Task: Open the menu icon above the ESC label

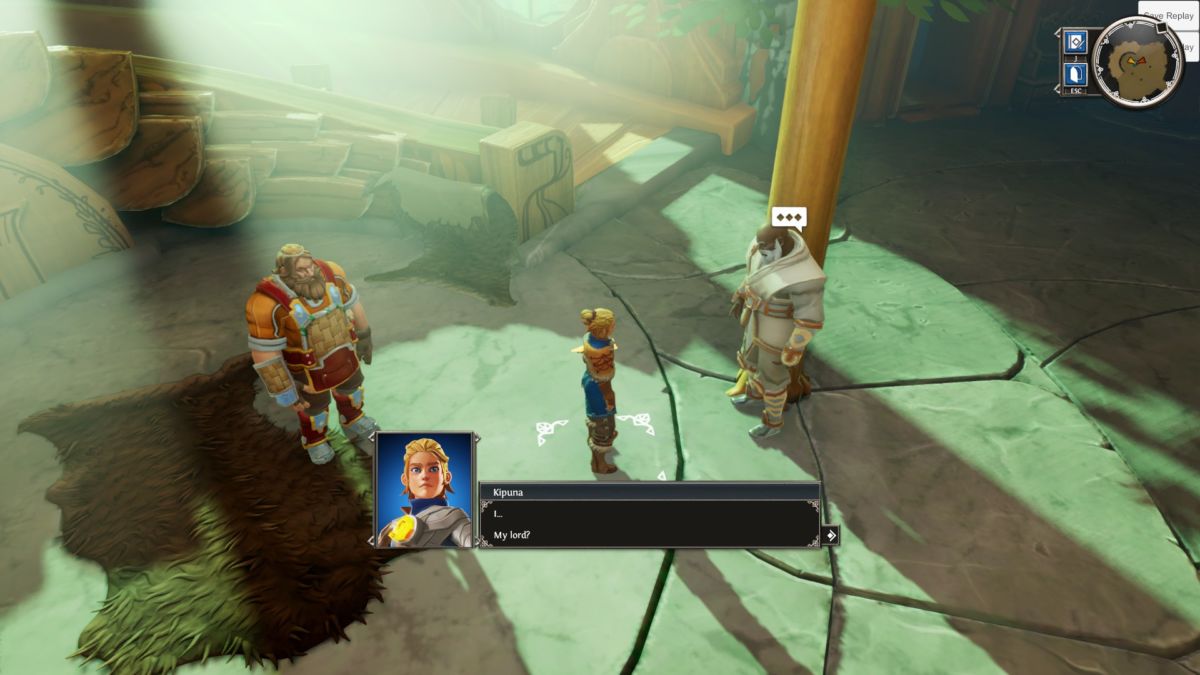Action: (x=1076, y=75)
